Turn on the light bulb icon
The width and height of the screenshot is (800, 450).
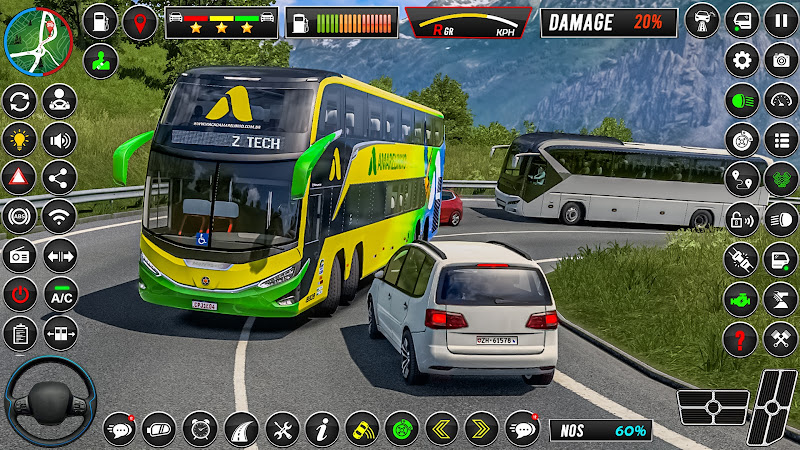[20, 139]
